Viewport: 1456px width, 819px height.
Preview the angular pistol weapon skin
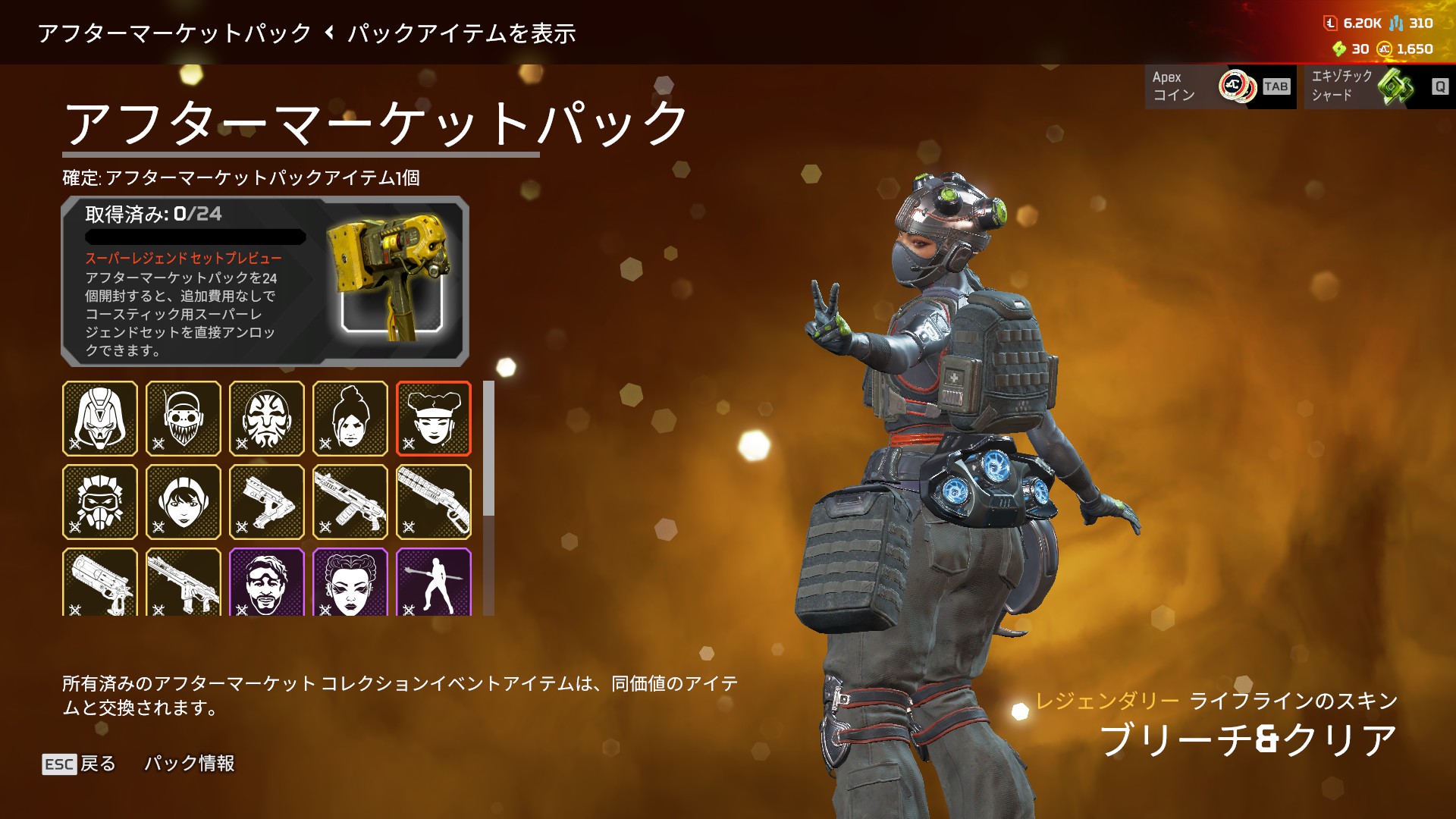(267, 502)
